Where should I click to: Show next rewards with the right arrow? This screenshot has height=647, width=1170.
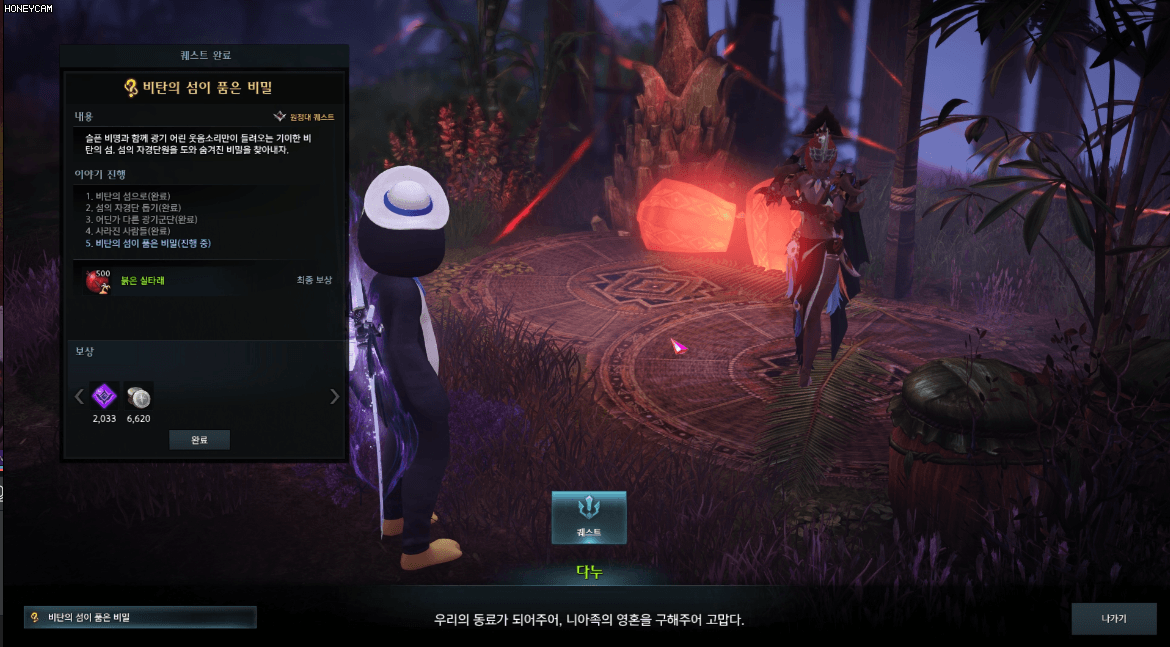334,397
